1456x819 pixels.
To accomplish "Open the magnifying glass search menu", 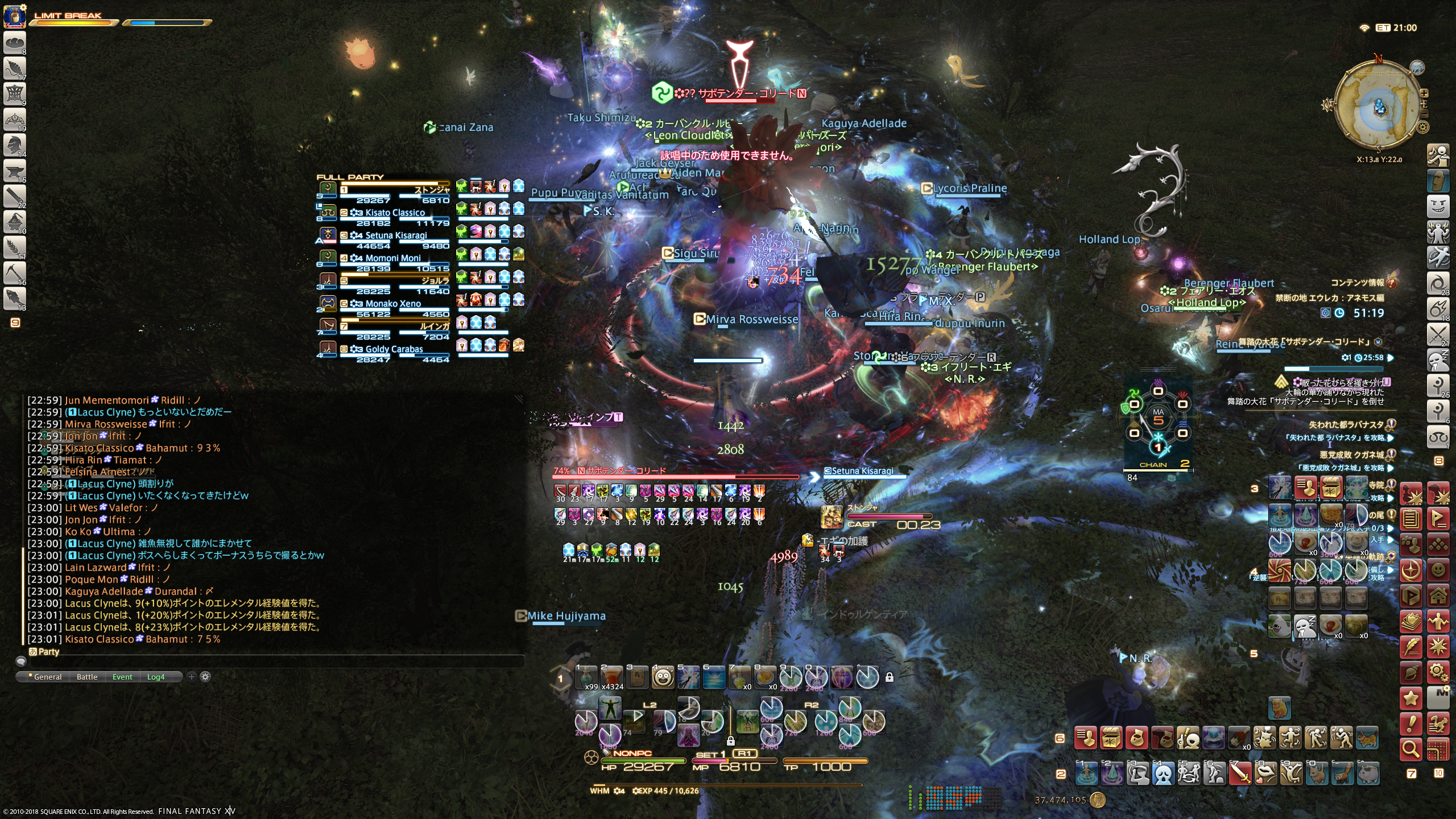I will (1411, 750).
